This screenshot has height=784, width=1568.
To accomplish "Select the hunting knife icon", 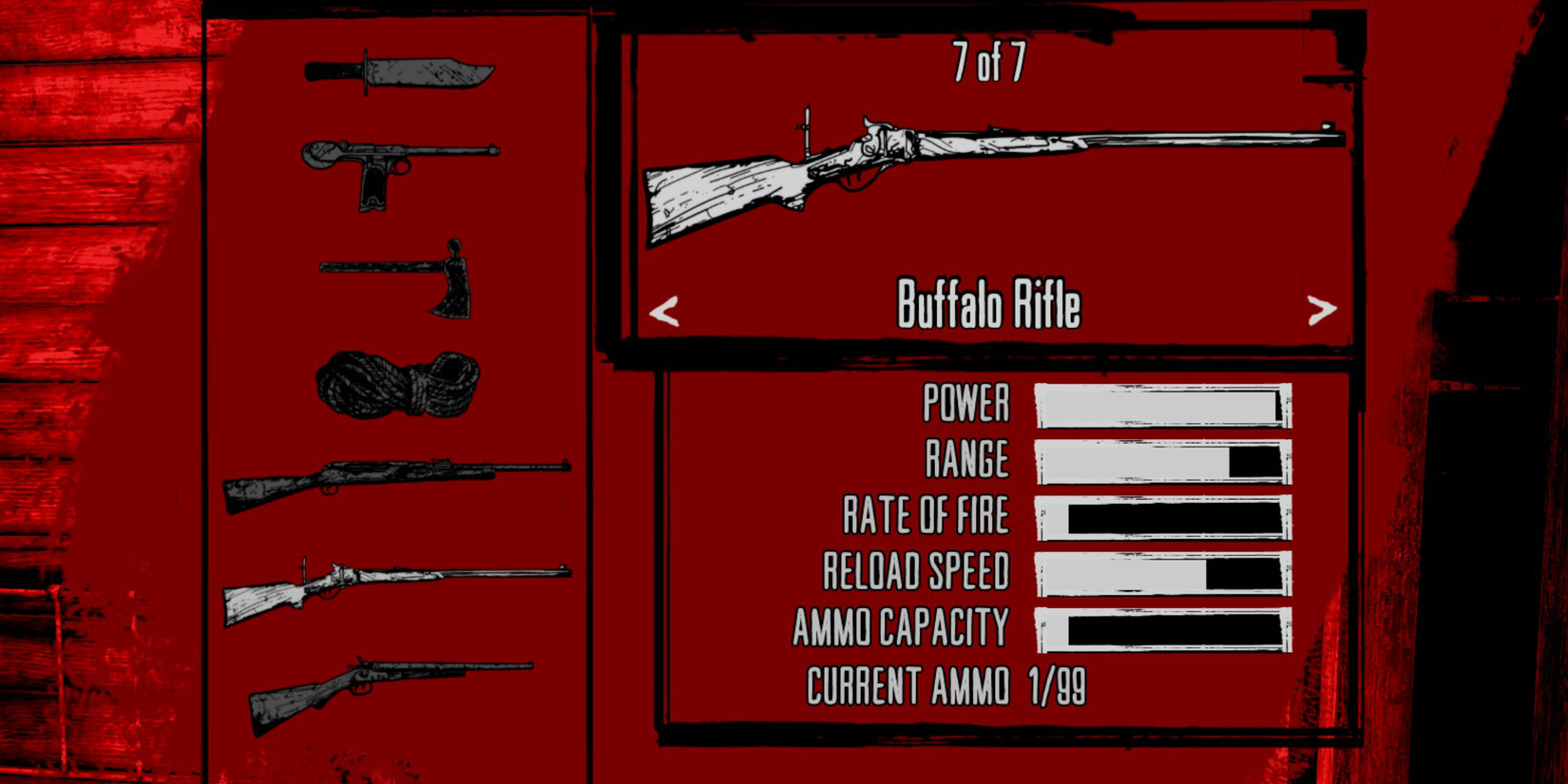I will [x=399, y=76].
